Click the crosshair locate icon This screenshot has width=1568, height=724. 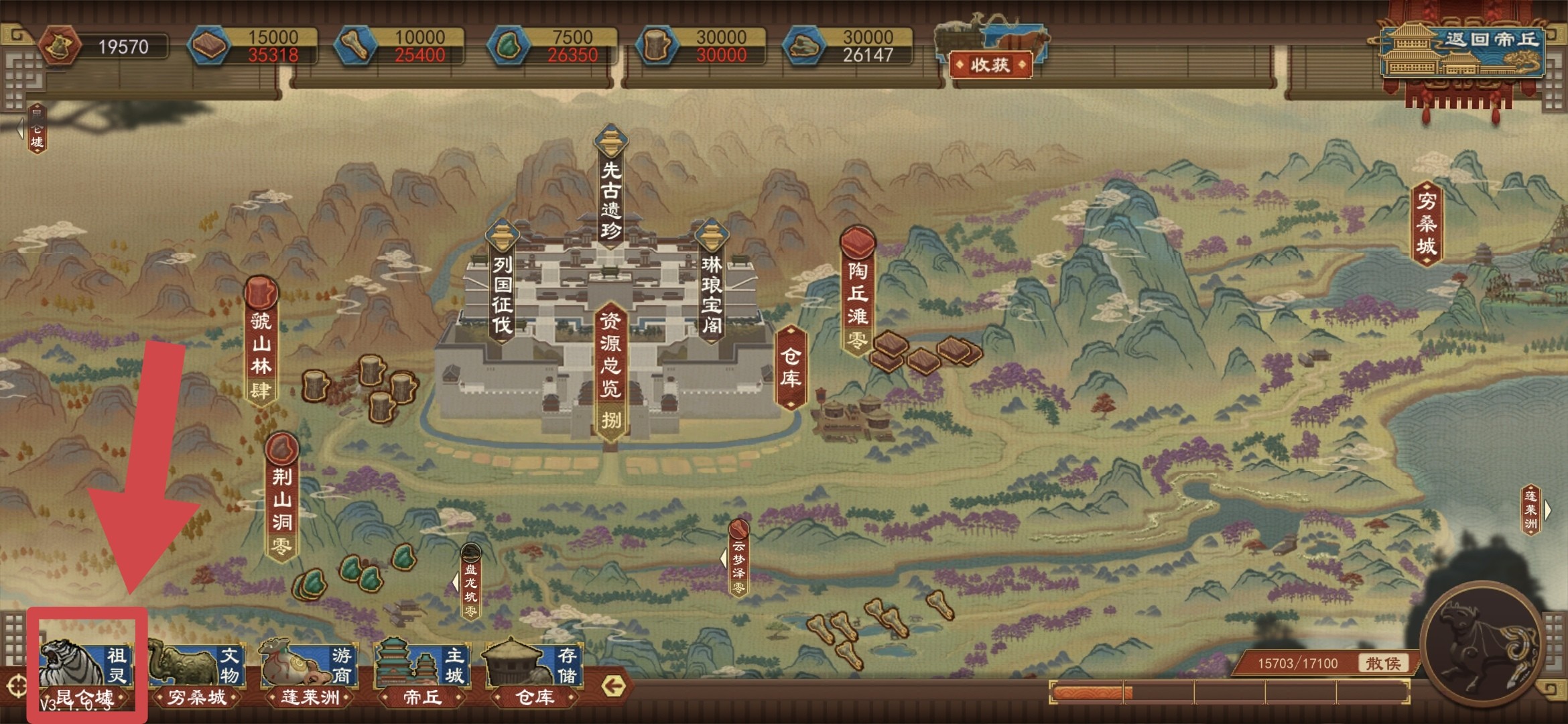click(16, 686)
